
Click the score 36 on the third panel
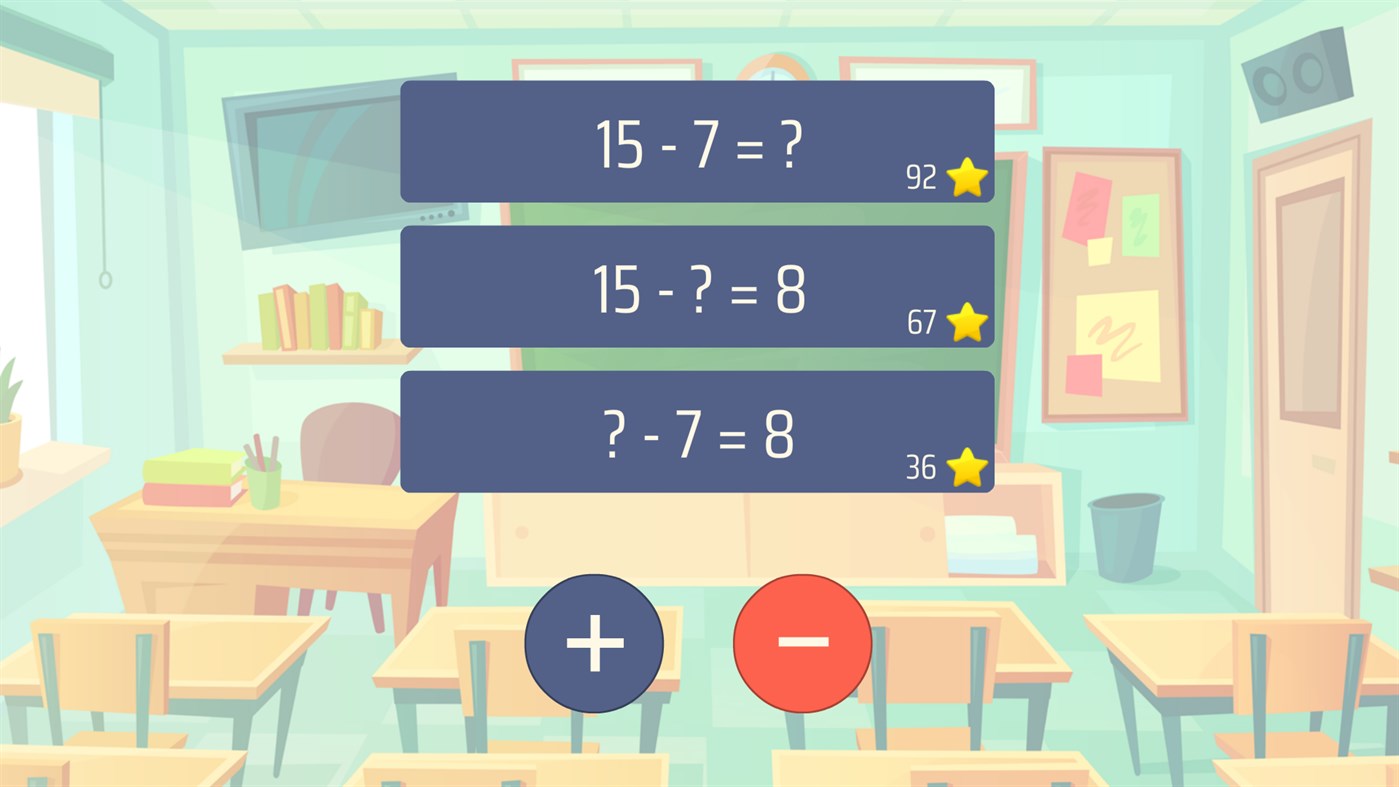[921, 467]
